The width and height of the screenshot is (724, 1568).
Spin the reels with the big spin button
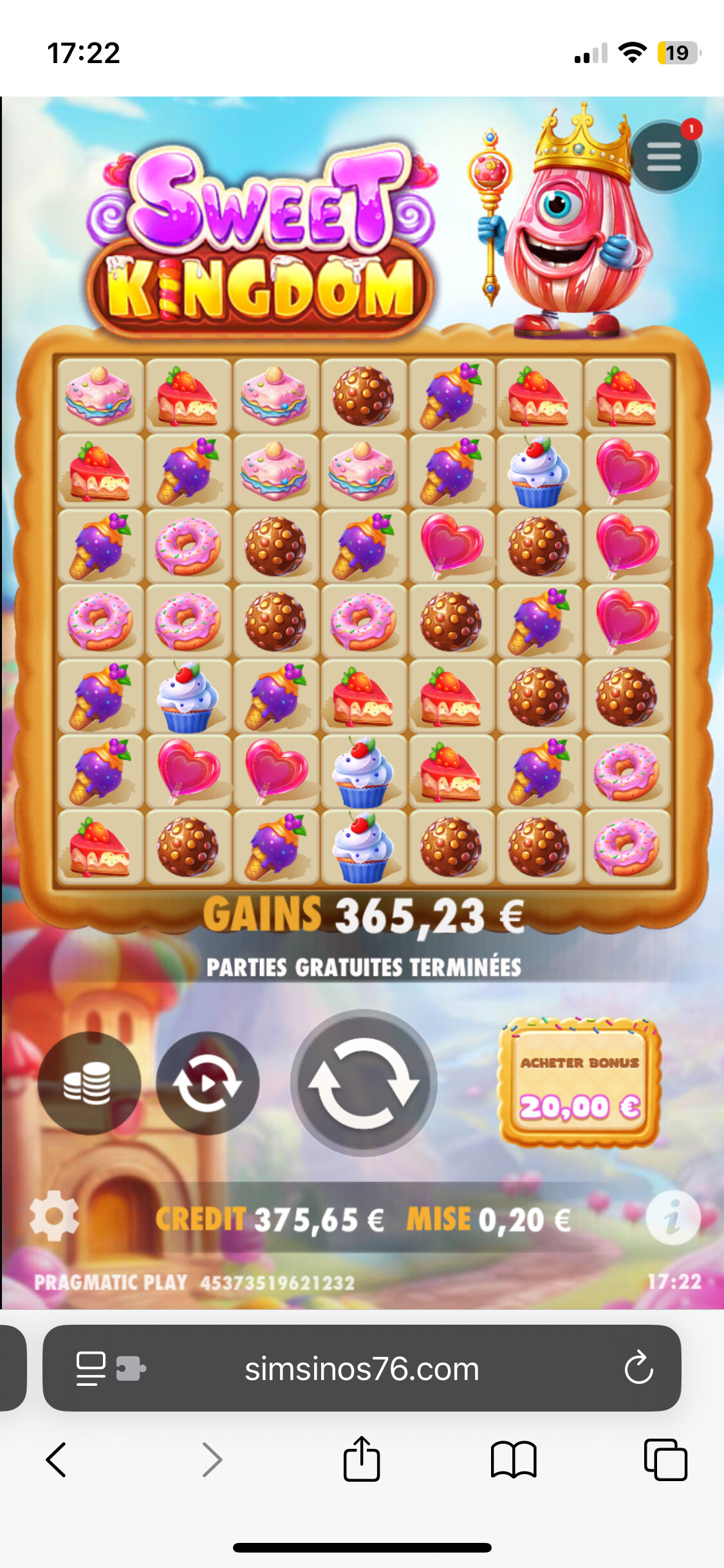[x=364, y=1083]
